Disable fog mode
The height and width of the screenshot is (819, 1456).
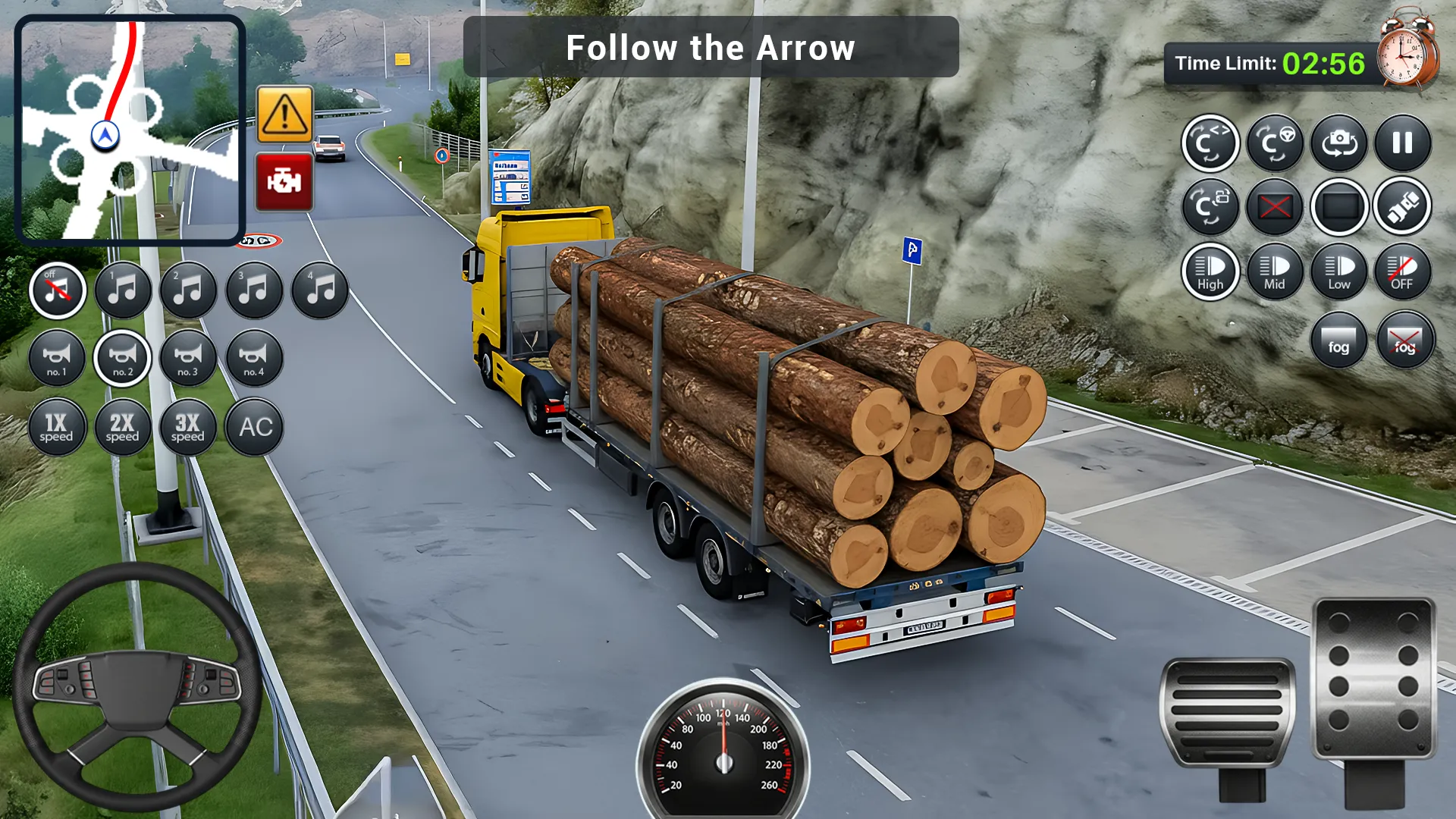[x=1404, y=340]
